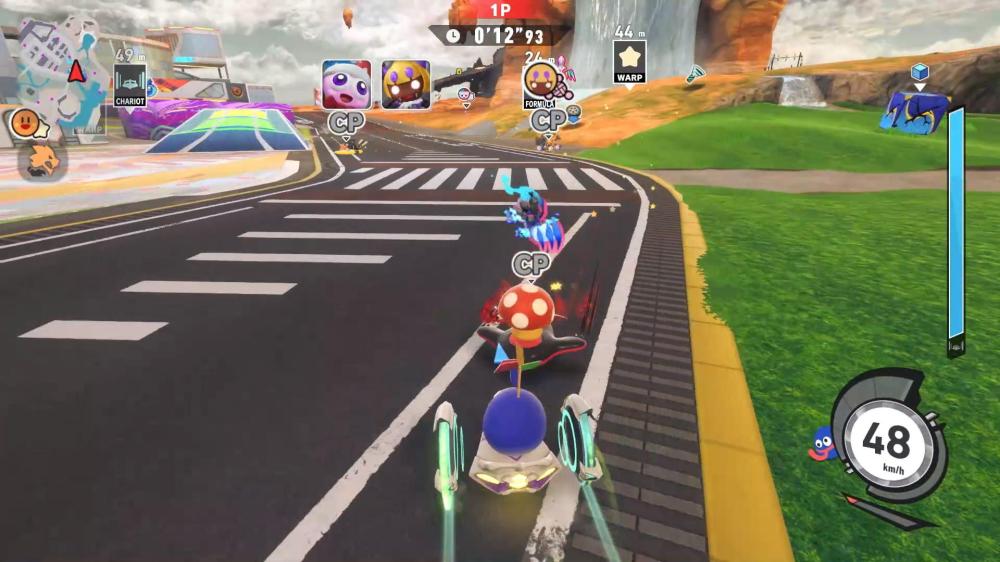Click the orange smiley emote icon
1000x562 pixels.
pos(24,123)
